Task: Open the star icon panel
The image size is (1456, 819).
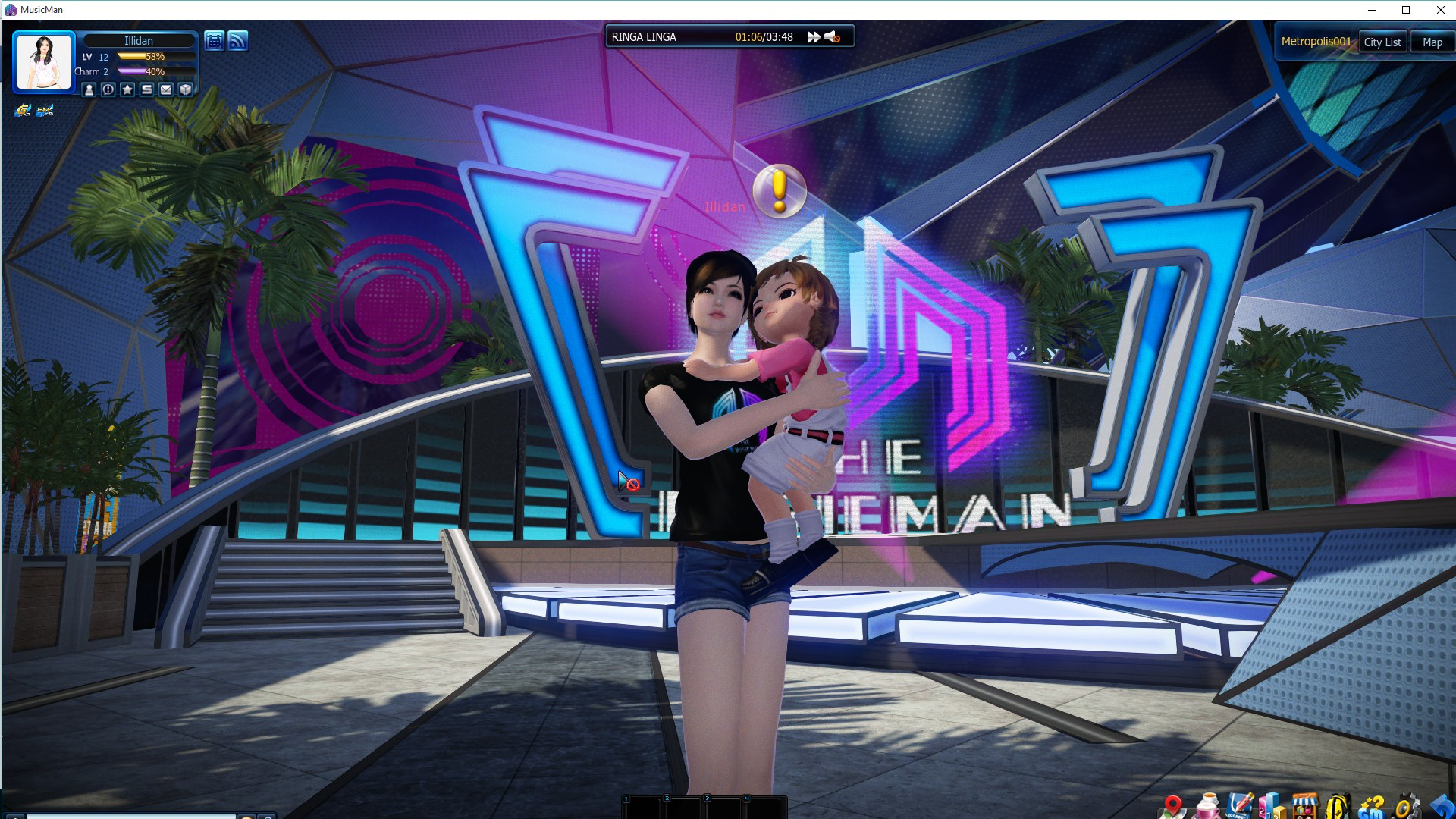Action: [x=127, y=89]
